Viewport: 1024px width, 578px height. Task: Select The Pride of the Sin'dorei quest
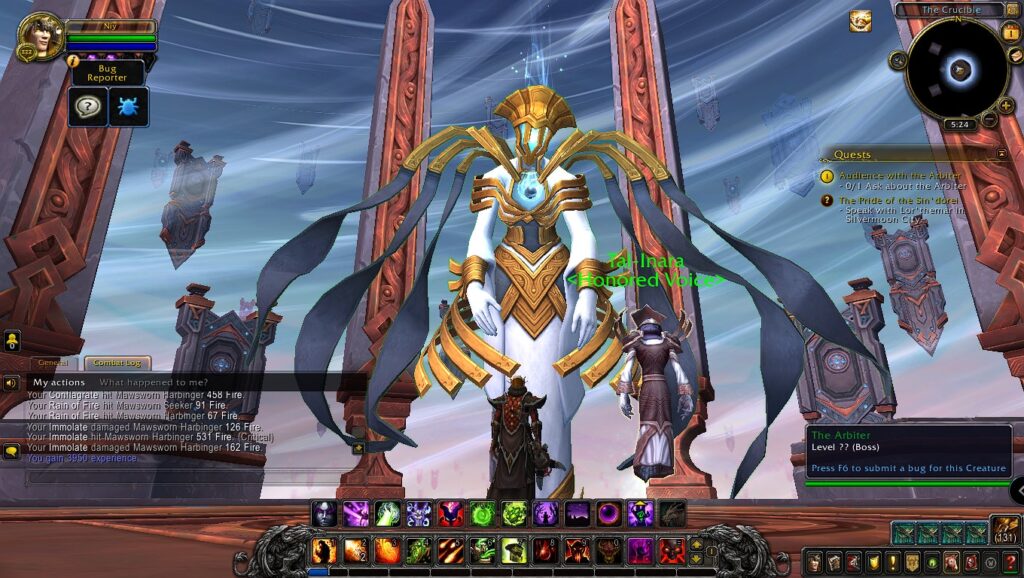(902, 200)
